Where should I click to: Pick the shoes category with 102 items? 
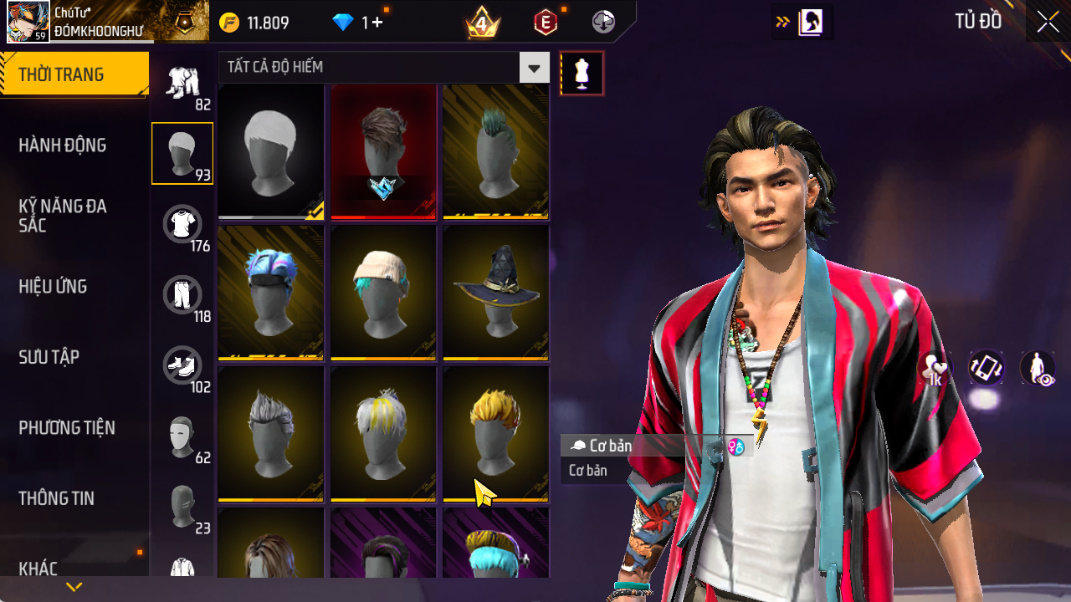pos(182,366)
